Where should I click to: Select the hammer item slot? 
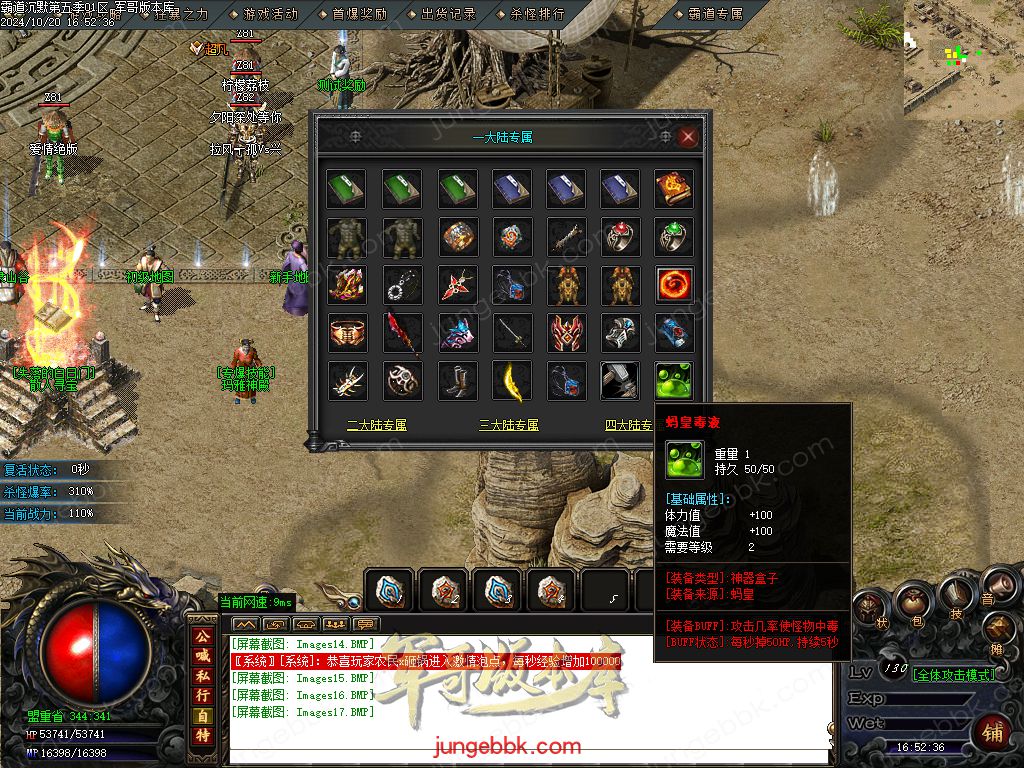(x=620, y=381)
